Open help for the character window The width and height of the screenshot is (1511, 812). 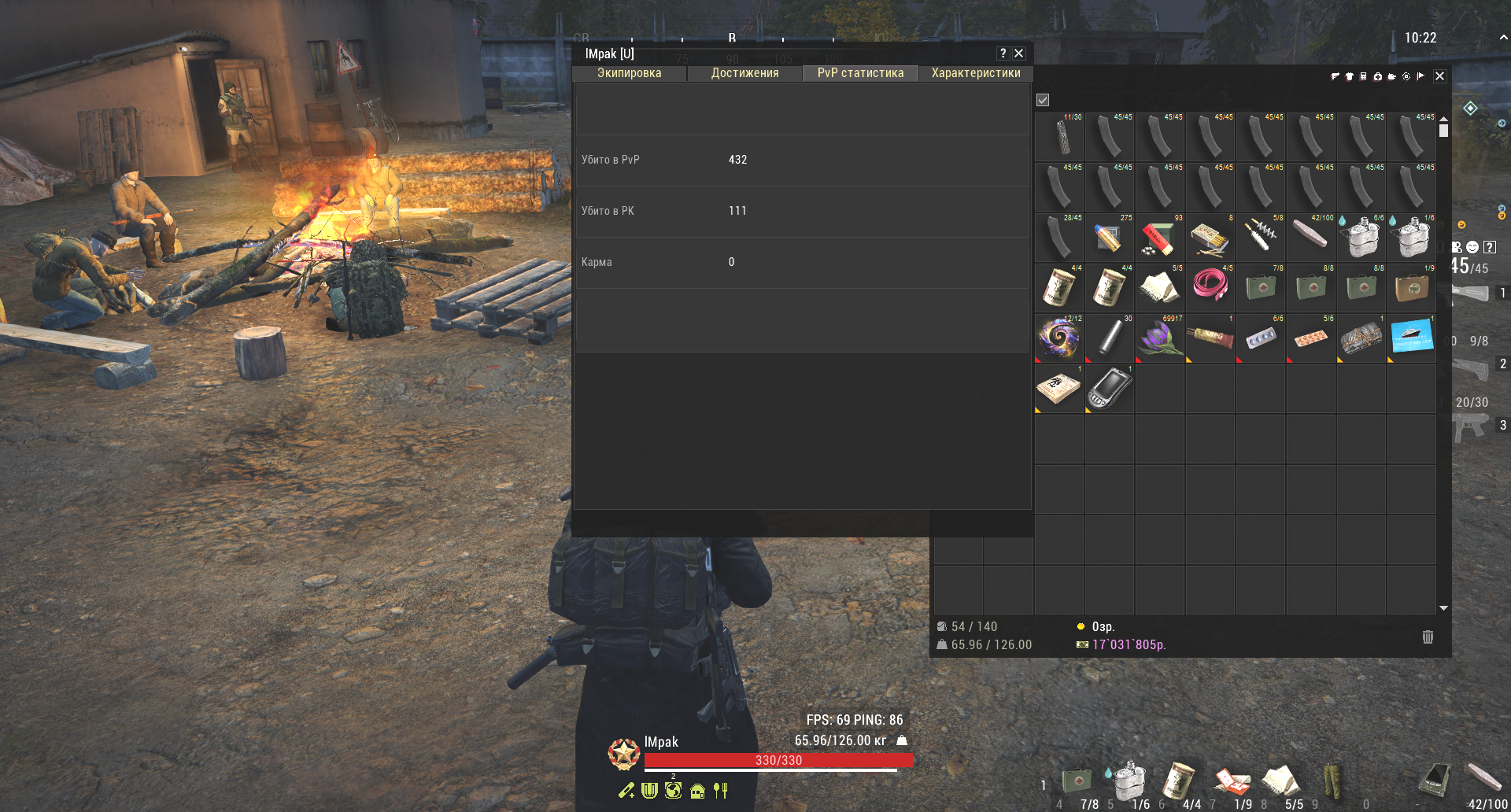point(1003,54)
